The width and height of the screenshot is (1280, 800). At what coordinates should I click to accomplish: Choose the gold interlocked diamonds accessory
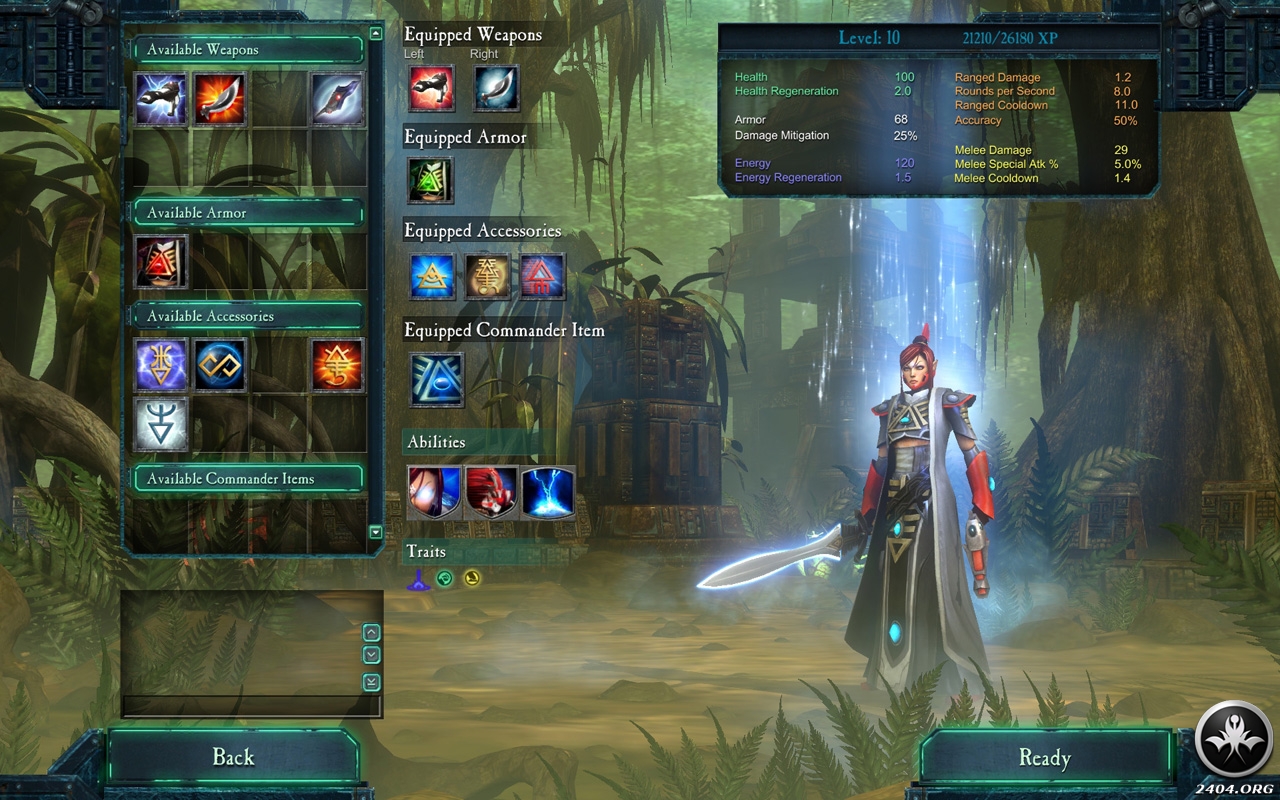pyautogui.click(x=220, y=365)
